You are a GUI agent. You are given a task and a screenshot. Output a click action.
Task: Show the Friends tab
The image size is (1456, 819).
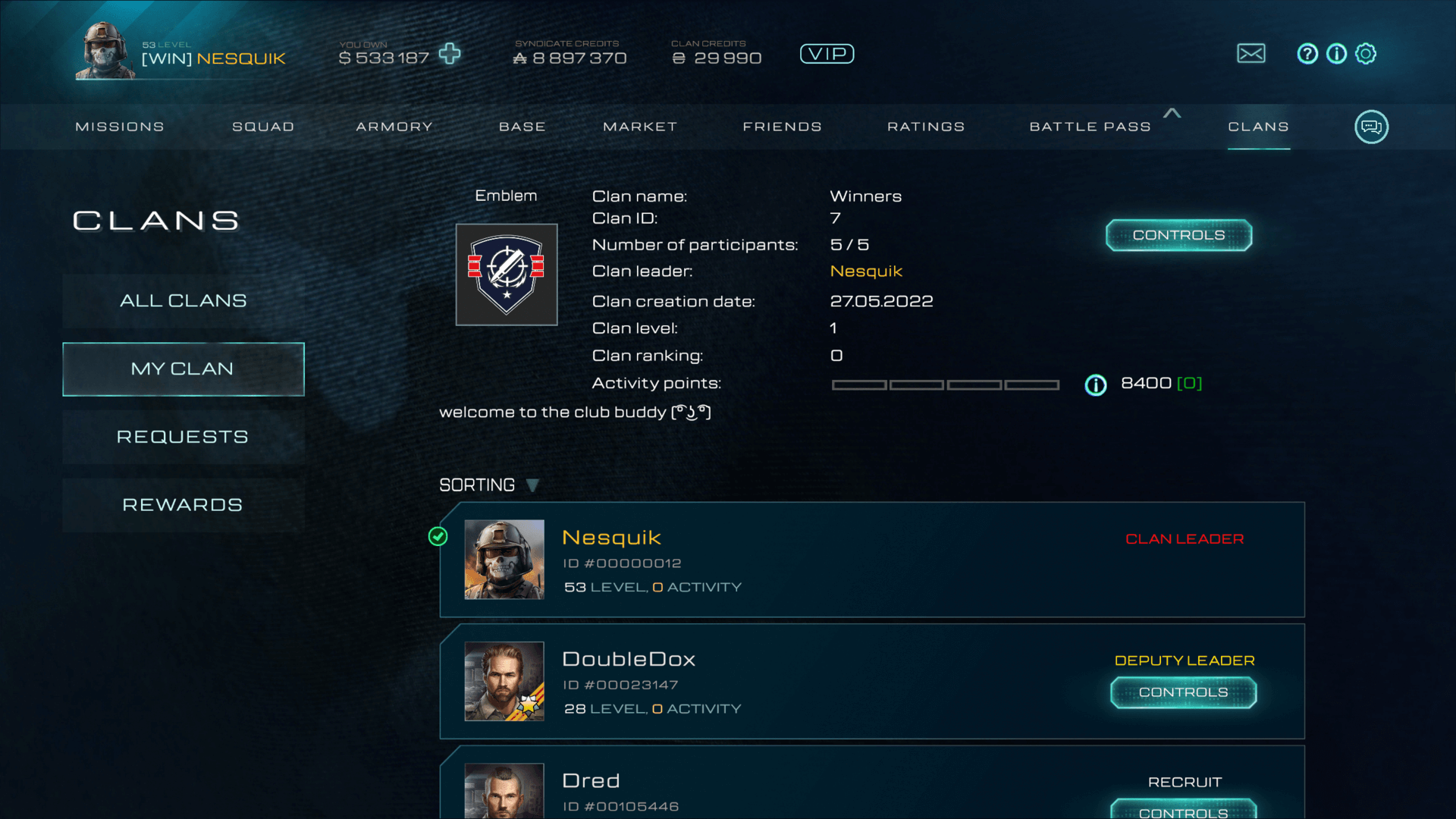[783, 127]
